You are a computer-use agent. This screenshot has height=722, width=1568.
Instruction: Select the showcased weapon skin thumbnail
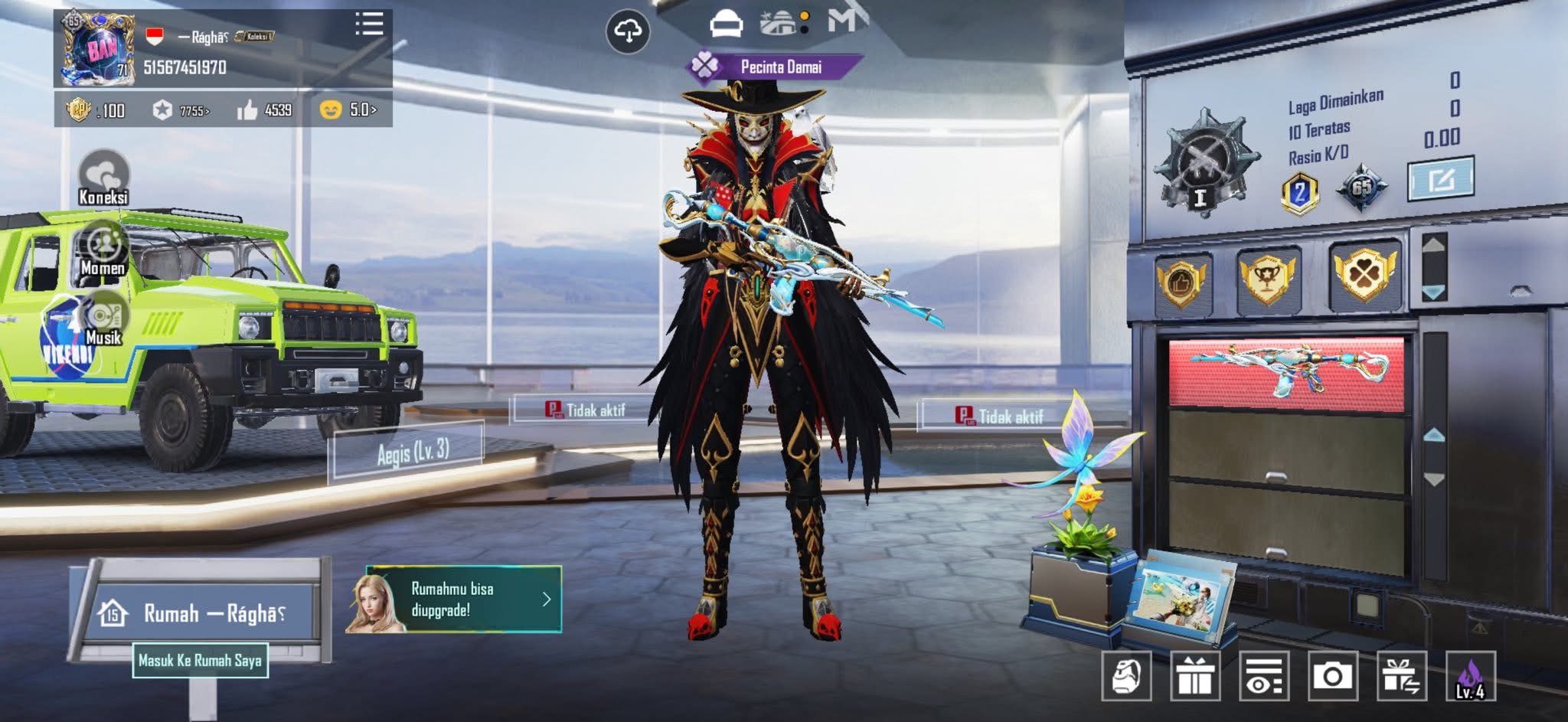click(1286, 371)
